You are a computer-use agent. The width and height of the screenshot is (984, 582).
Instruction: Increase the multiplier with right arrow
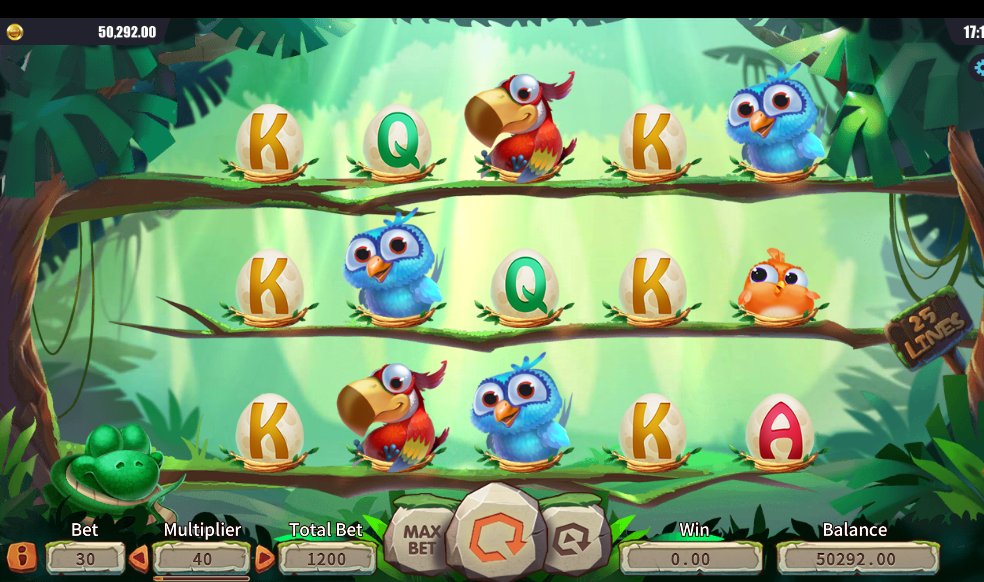point(264,558)
